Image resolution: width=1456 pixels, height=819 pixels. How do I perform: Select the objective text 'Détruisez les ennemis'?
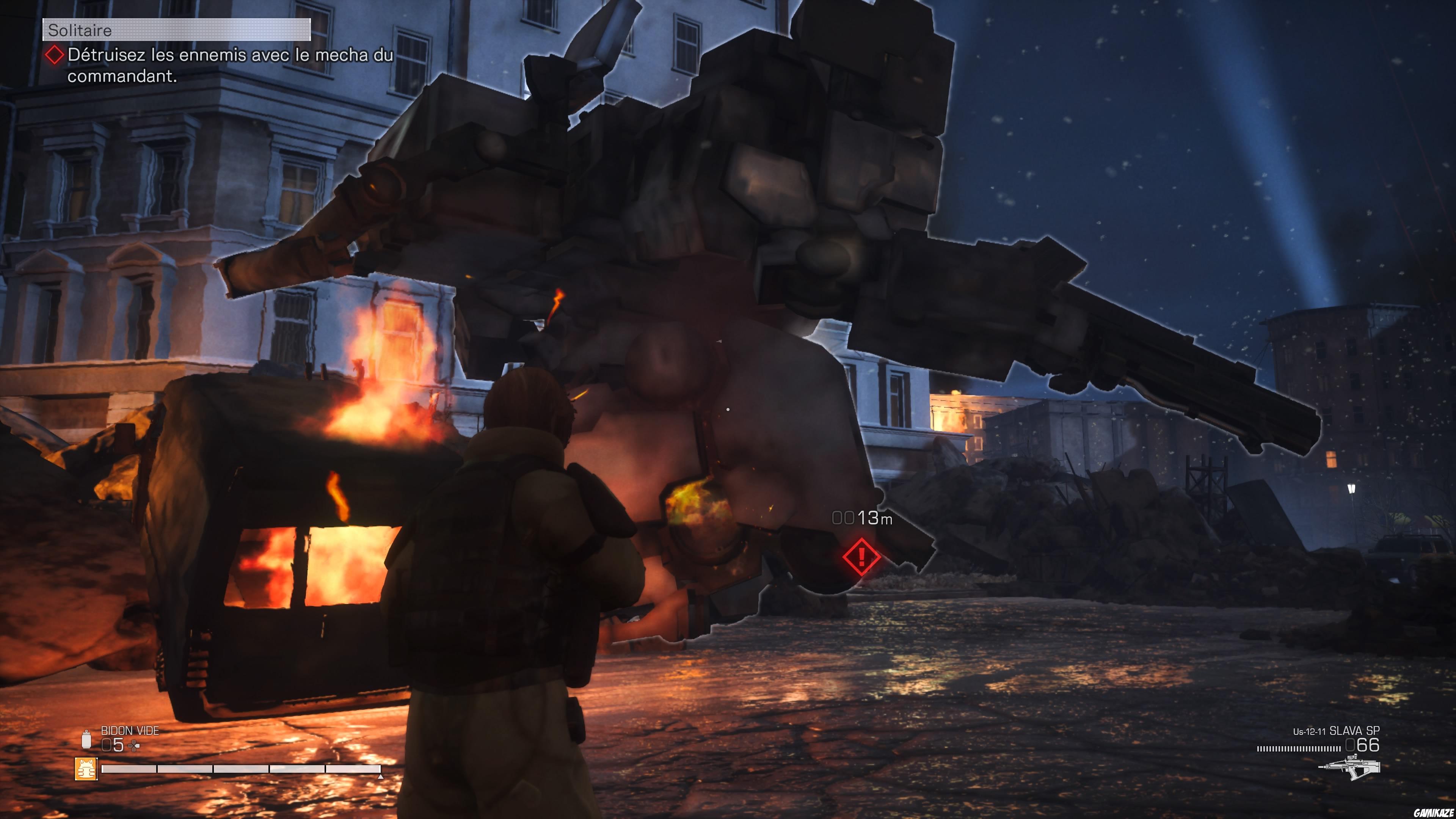[226, 56]
